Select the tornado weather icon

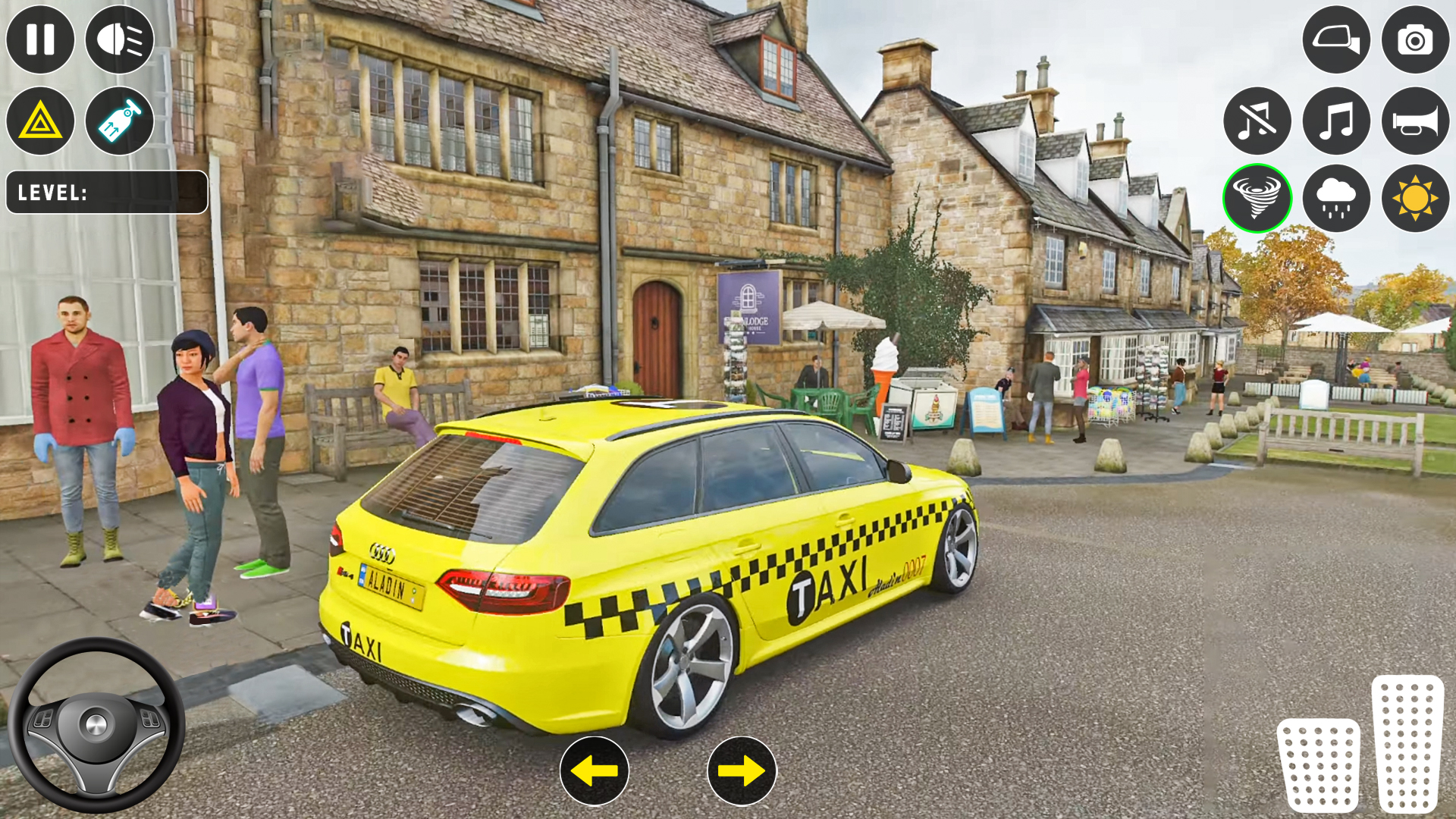coord(1258,197)
